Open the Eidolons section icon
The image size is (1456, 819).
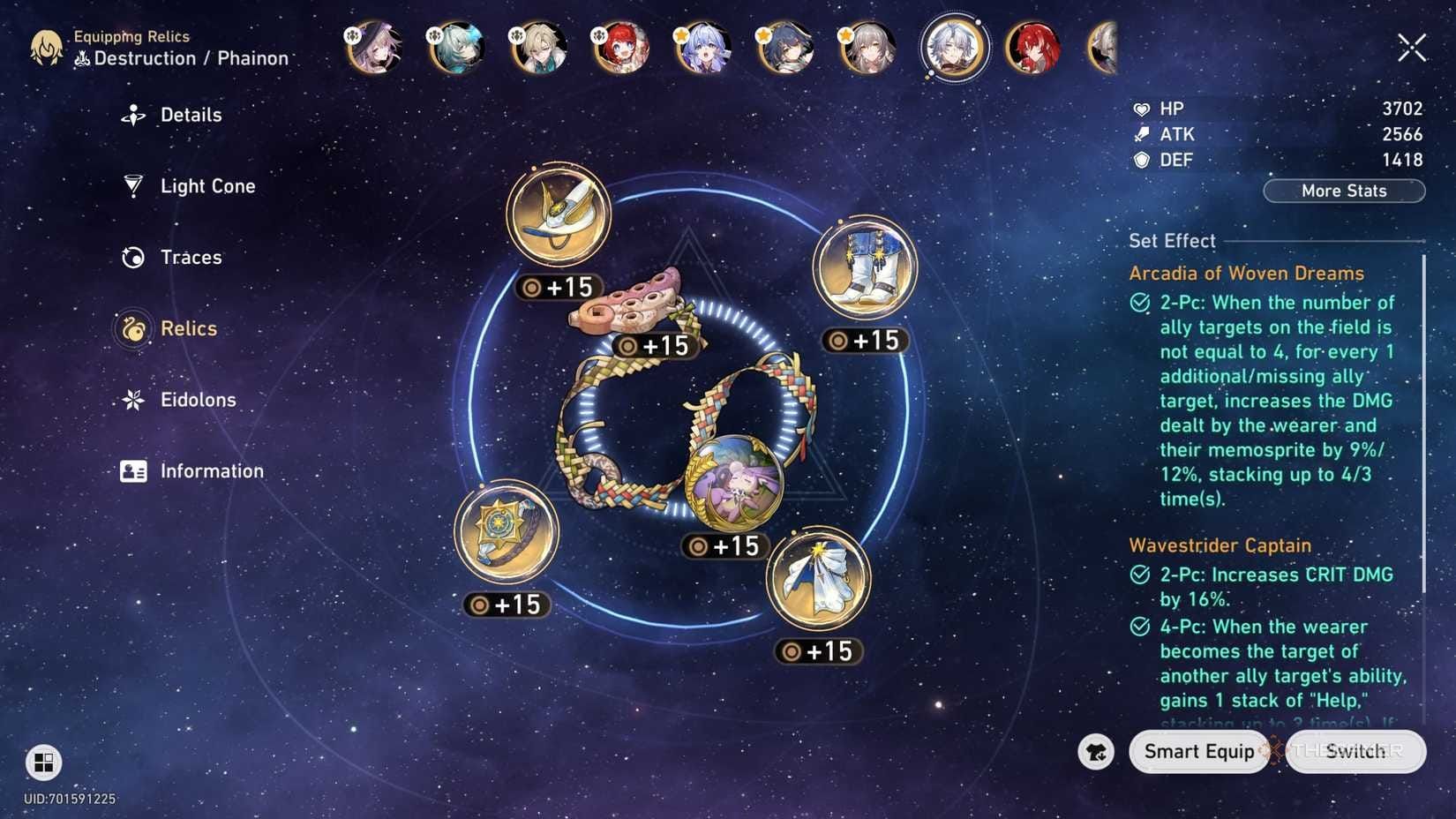[x=132, y=399]
